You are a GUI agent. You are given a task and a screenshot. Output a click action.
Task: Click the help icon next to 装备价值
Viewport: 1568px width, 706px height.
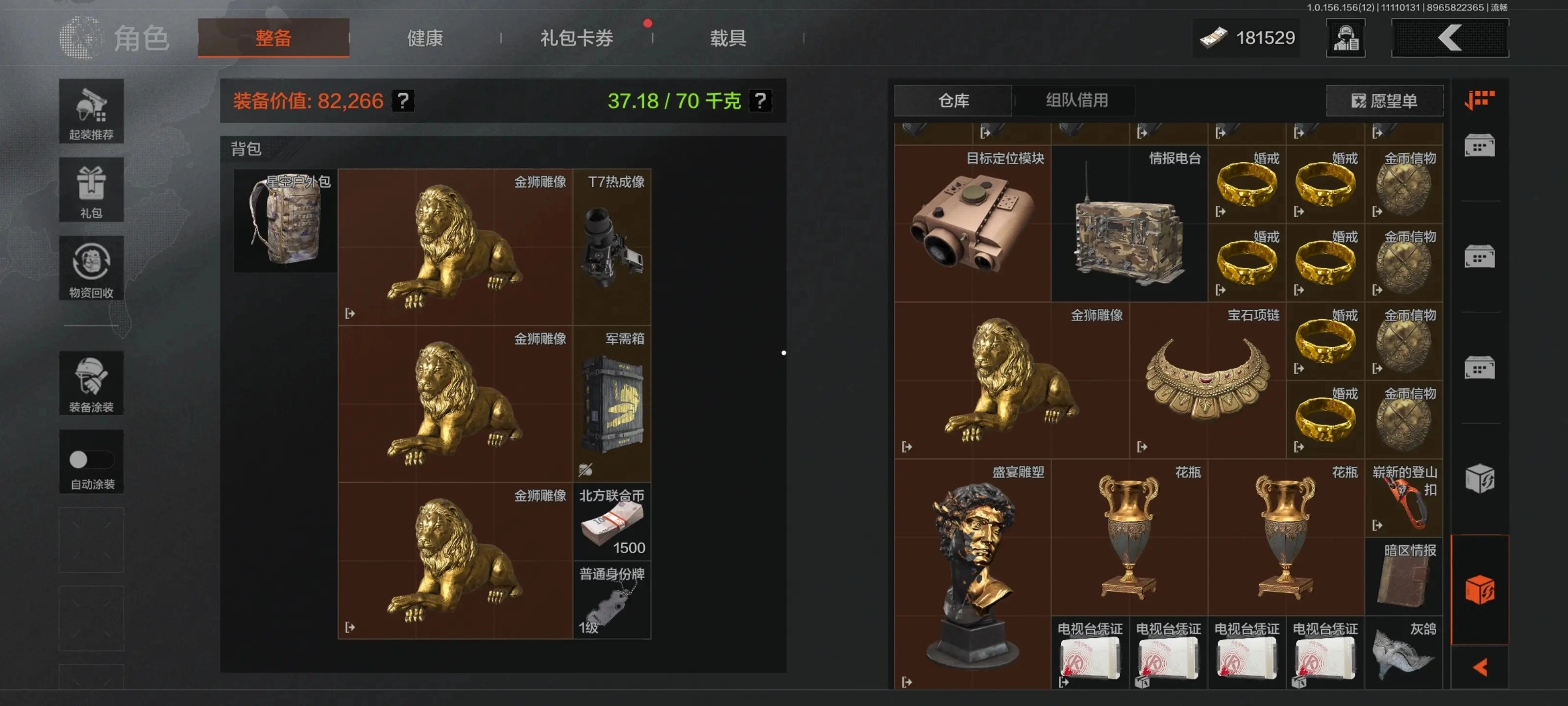[402, 101]
